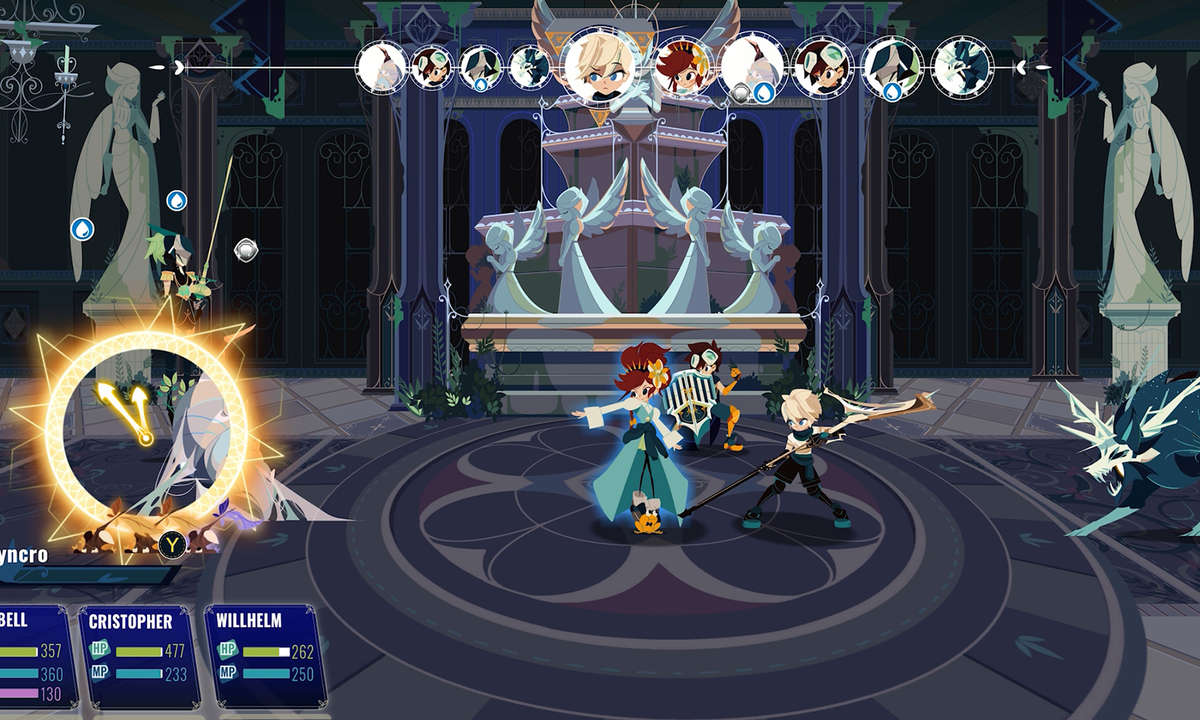Choose the Cristopher party status panel
This screenshot has width=1200, height=720.
pyautogui.click(x=138, y=655)
